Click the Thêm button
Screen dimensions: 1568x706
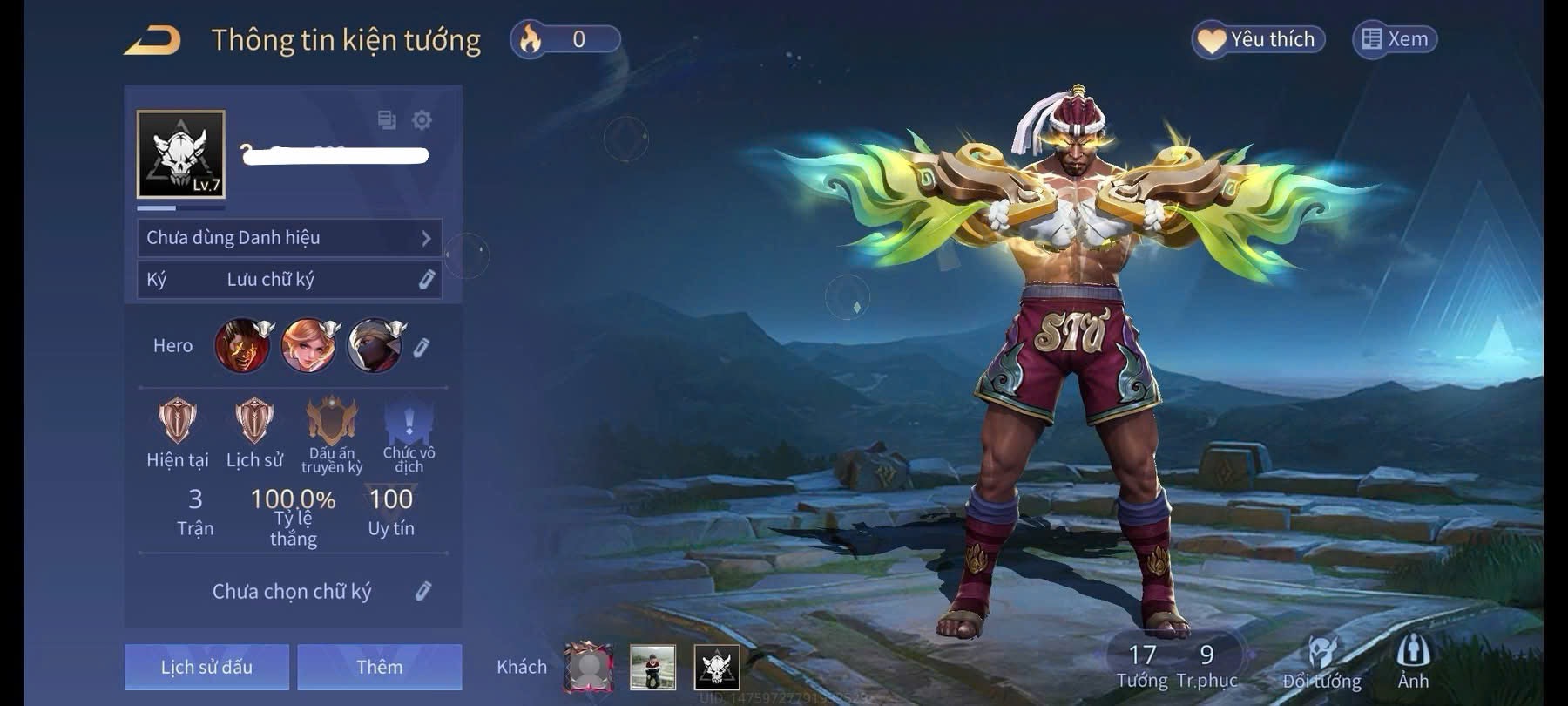coord(379,667)
